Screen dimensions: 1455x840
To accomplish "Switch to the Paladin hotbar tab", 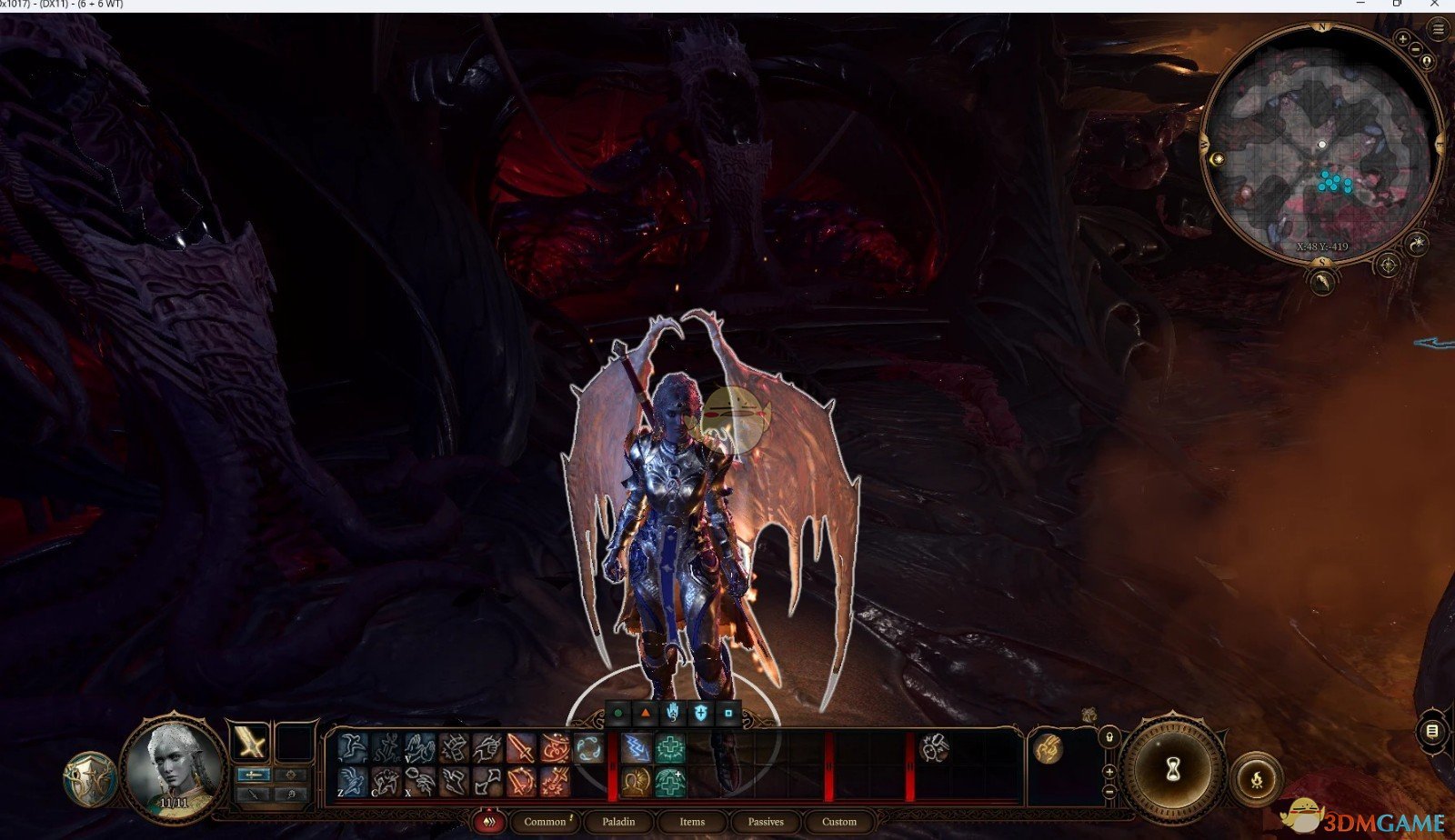I will [619, 821].
